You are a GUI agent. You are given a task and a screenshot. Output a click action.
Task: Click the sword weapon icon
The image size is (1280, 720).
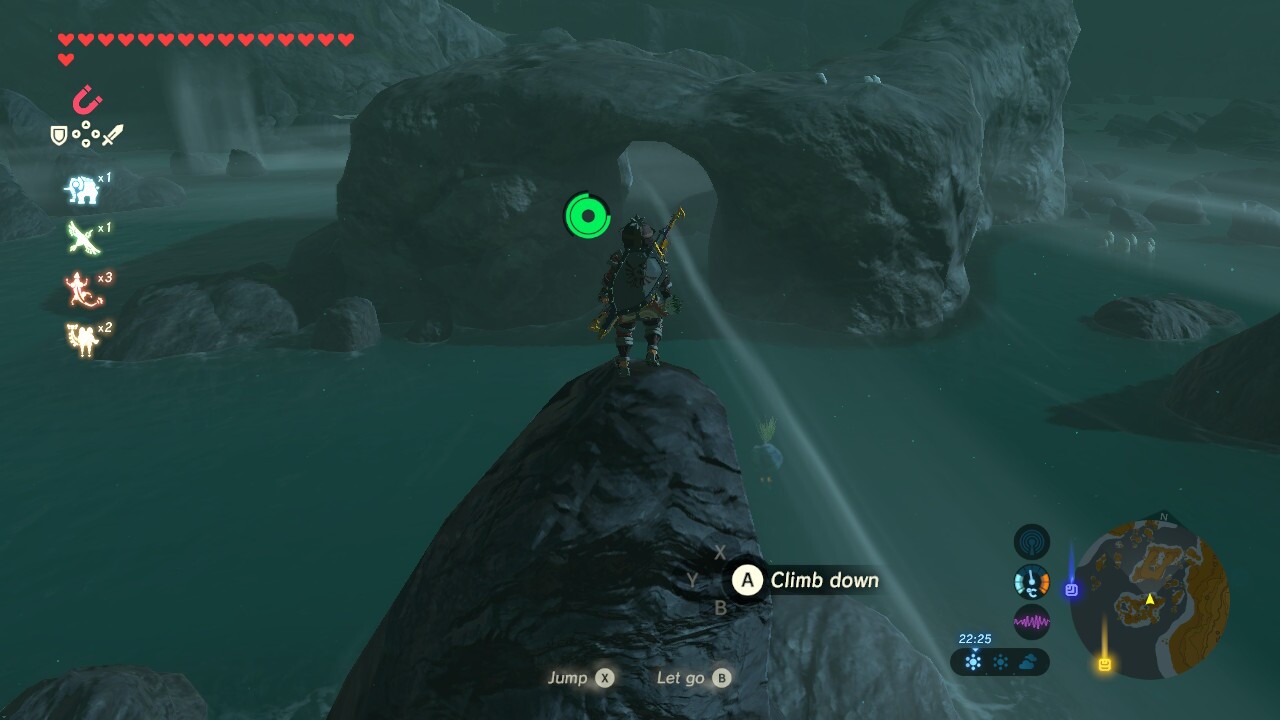[112, 135]
